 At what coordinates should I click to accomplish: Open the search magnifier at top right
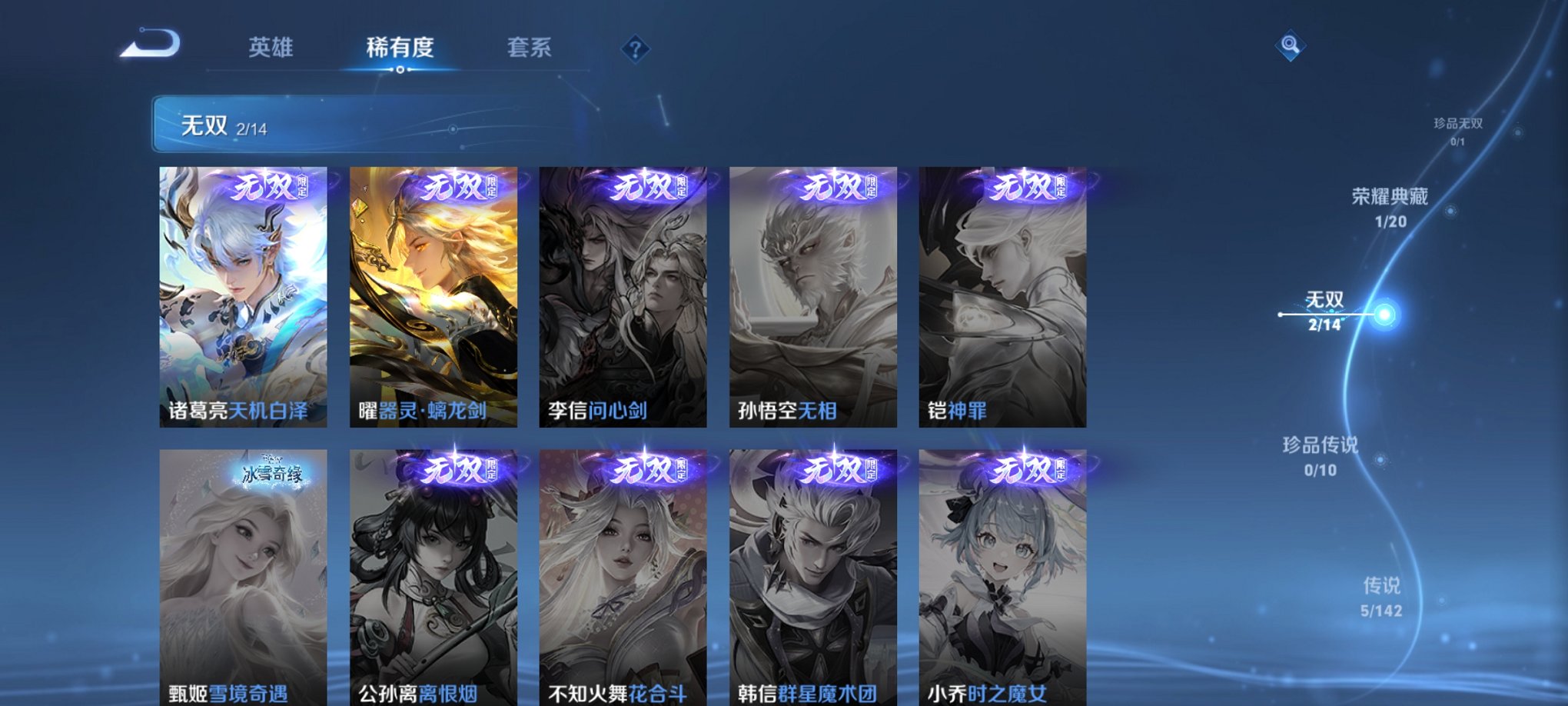[x=1291, y=46]
